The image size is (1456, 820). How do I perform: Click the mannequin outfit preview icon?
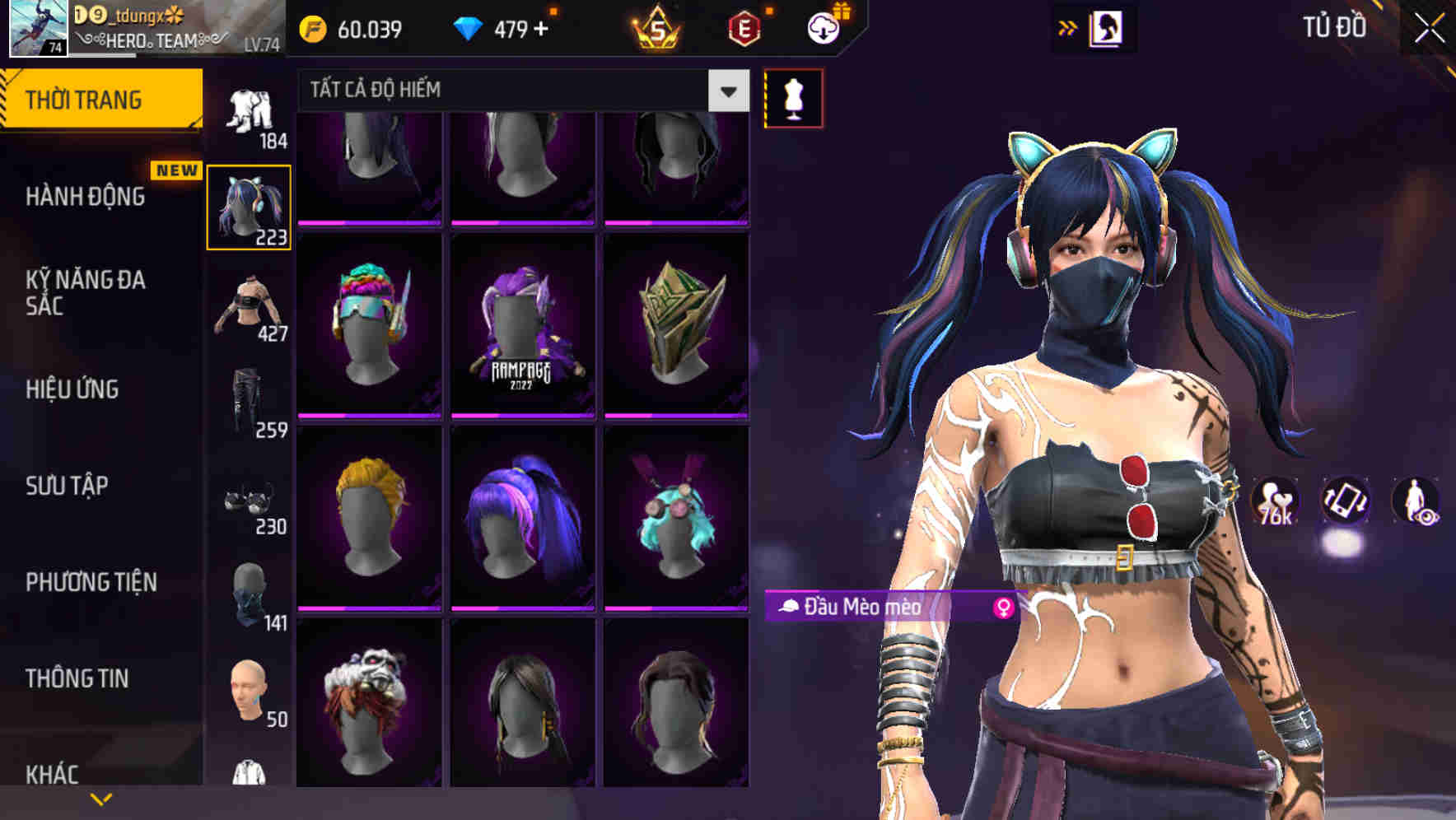tap(793, 97)
